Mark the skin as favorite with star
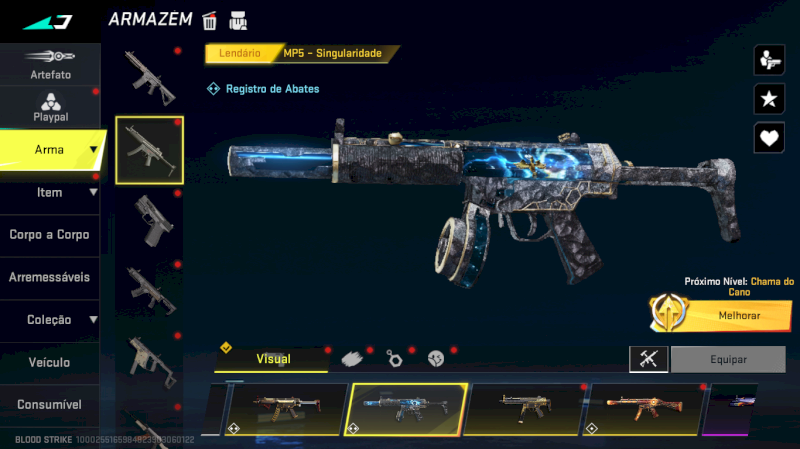Screen dimensions: 800x449 pyautogui.click(x=768, y=98)
